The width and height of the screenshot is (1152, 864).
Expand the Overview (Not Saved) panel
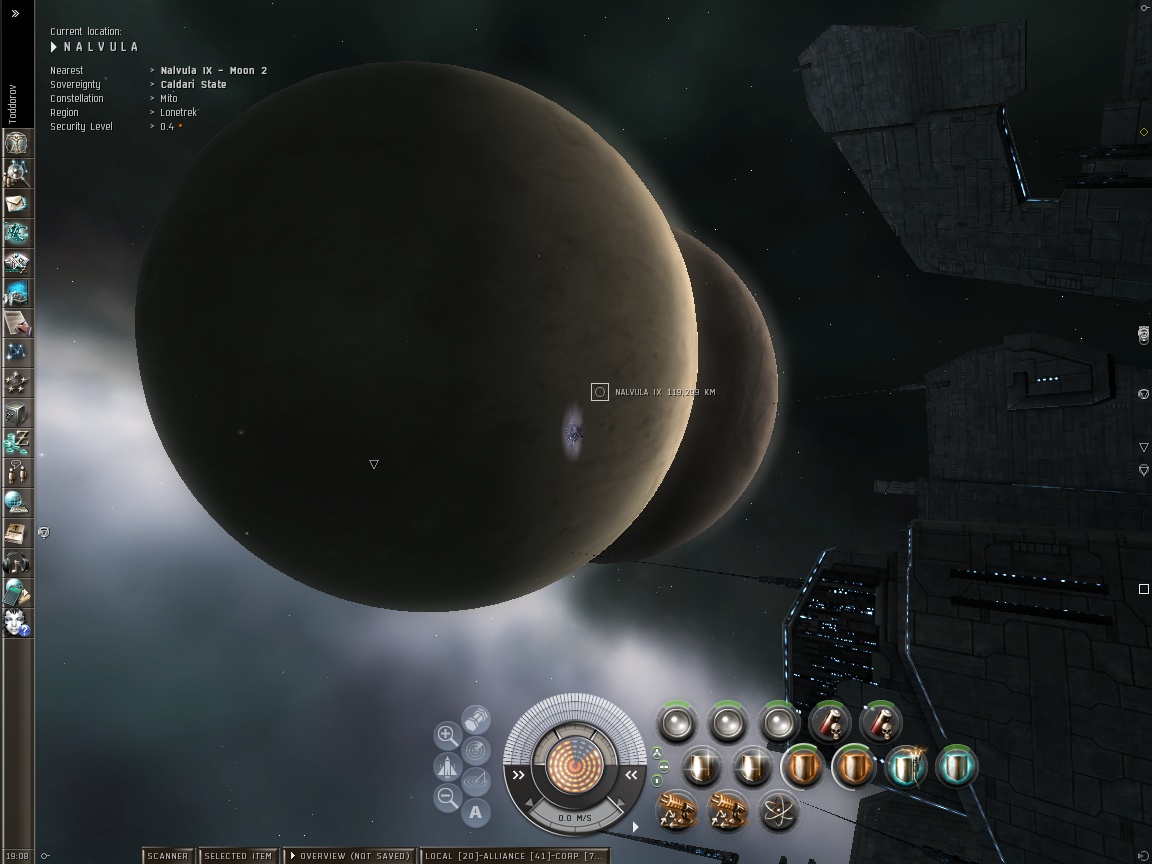349,856
